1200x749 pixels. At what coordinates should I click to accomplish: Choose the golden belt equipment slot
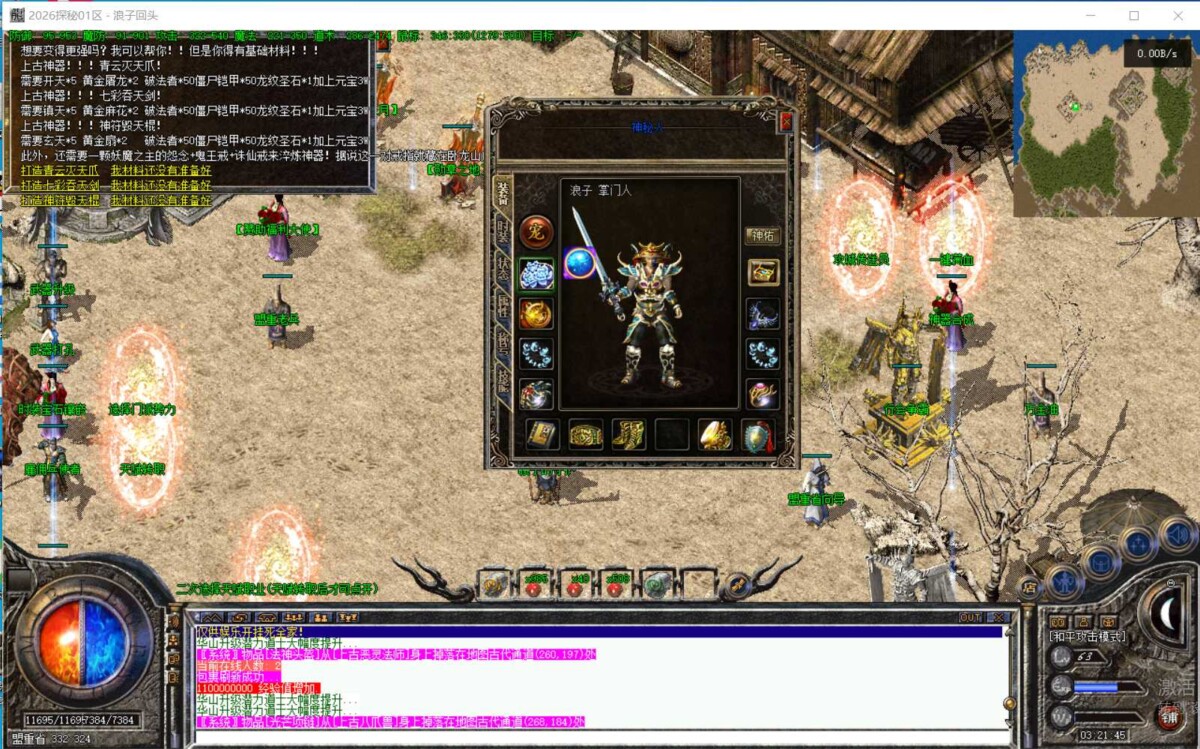pyautogui.click(x=585, y=435)
